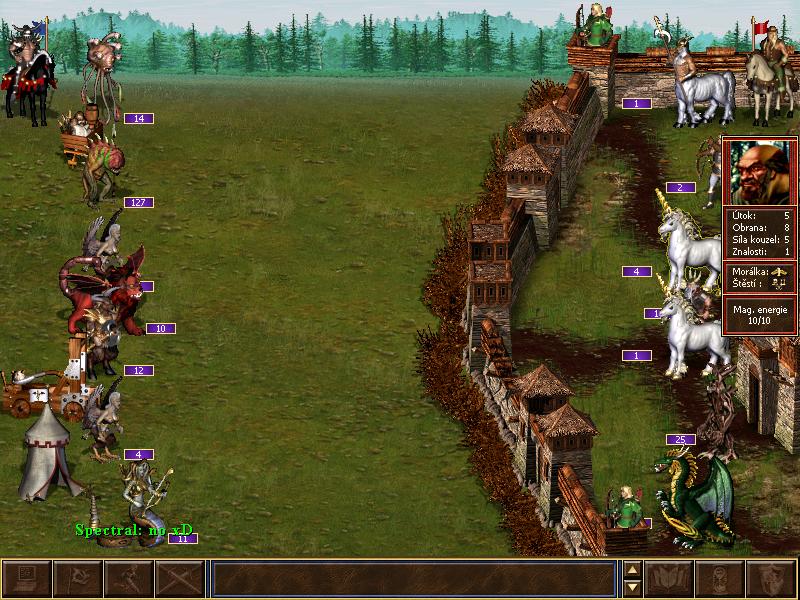Surrender the battle with the flag button
The height and width of the screenshot is (600, 800).
pos(77,579)
